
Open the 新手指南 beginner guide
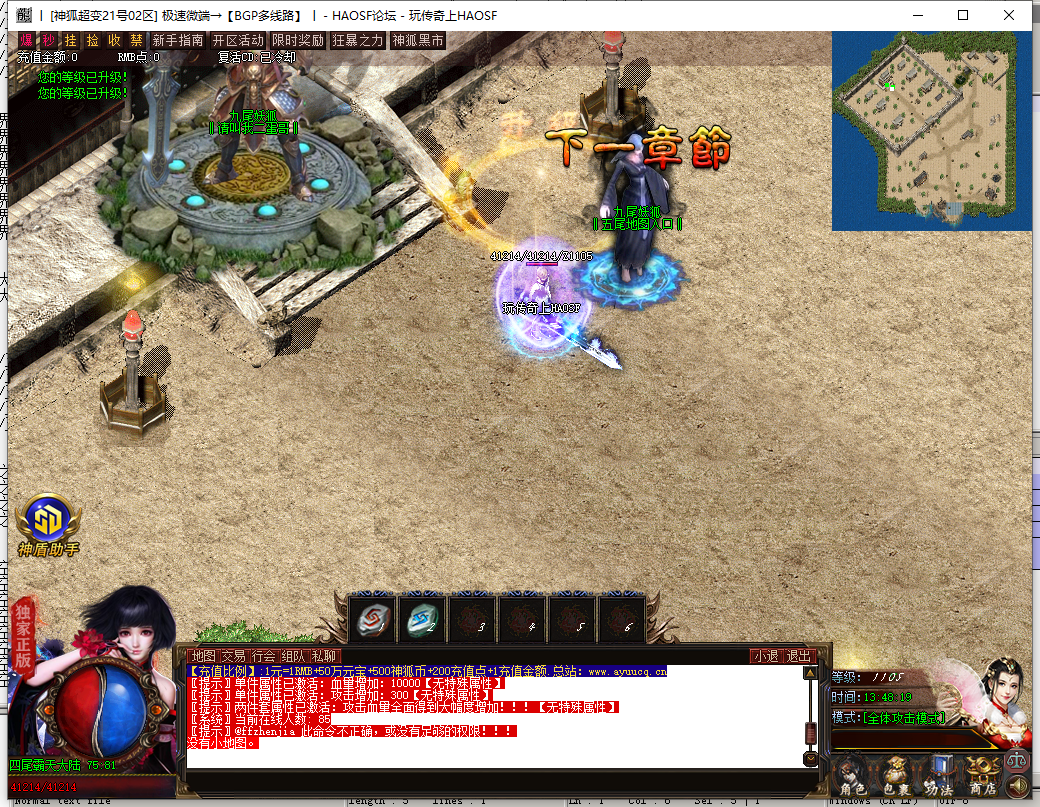point(178,41)
